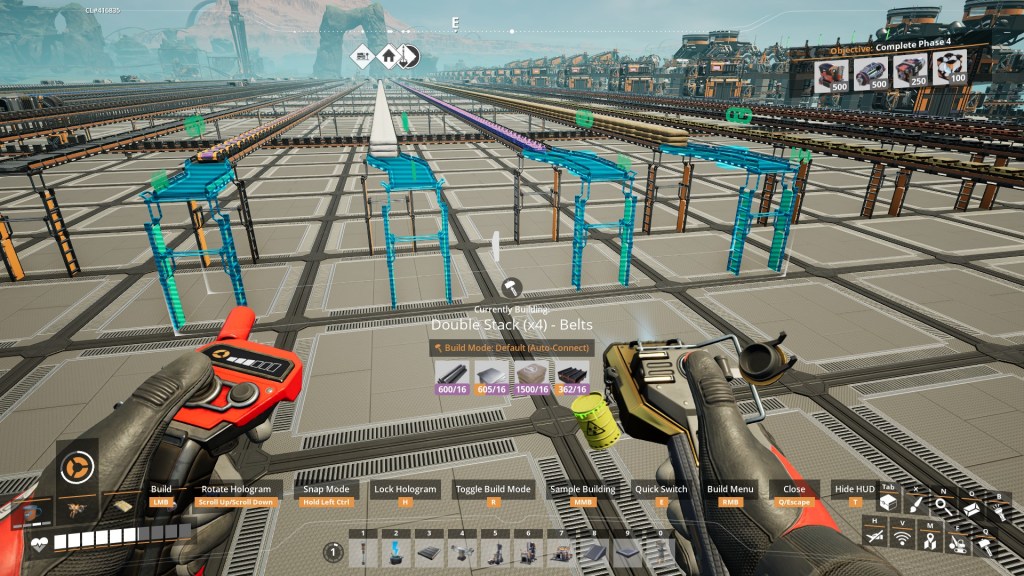Select the paintbrush customizer icon
This screenshot has height=576, width=1024.
click(x=916, y=506)
